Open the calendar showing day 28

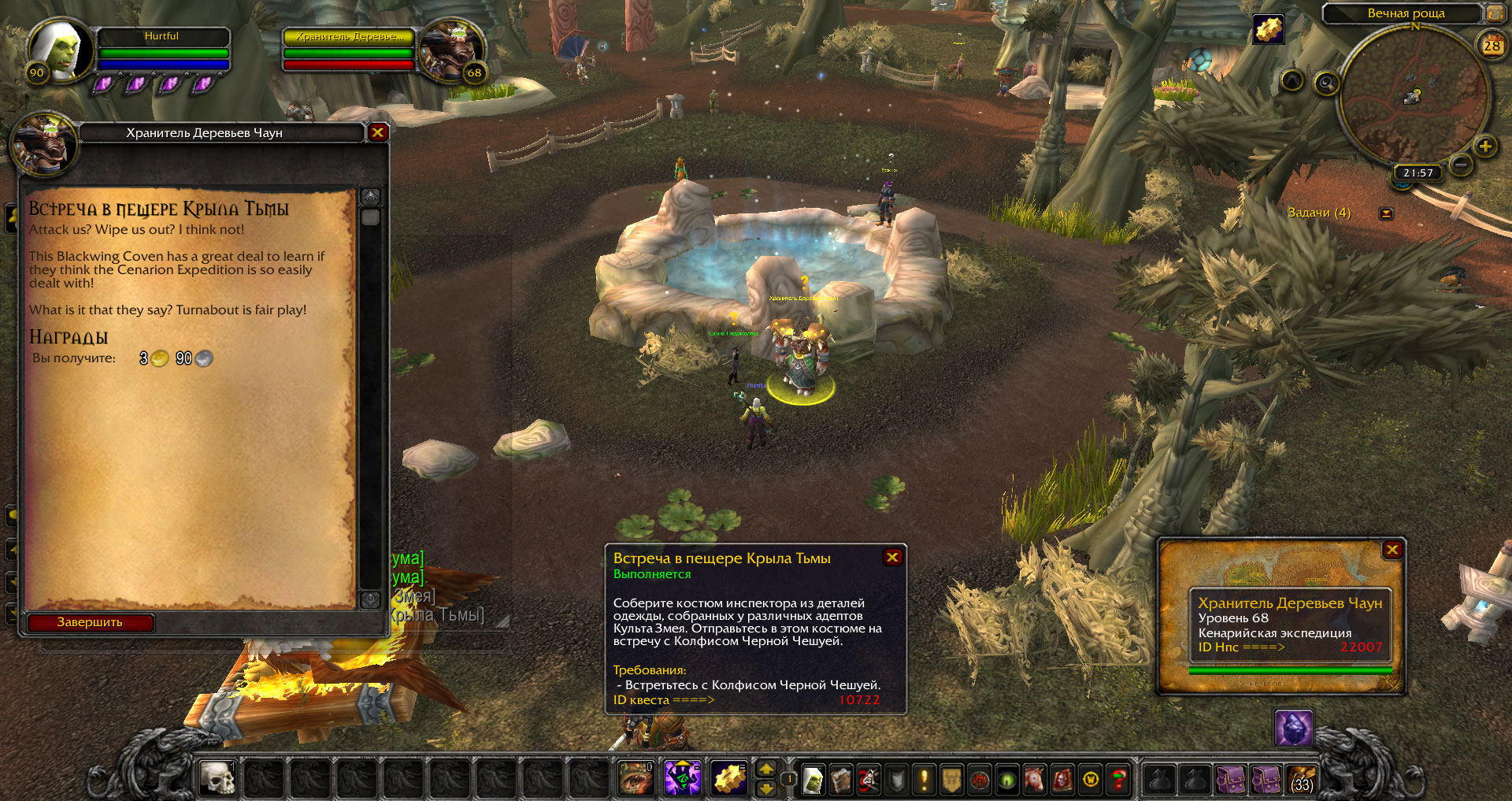[1492, 46]
